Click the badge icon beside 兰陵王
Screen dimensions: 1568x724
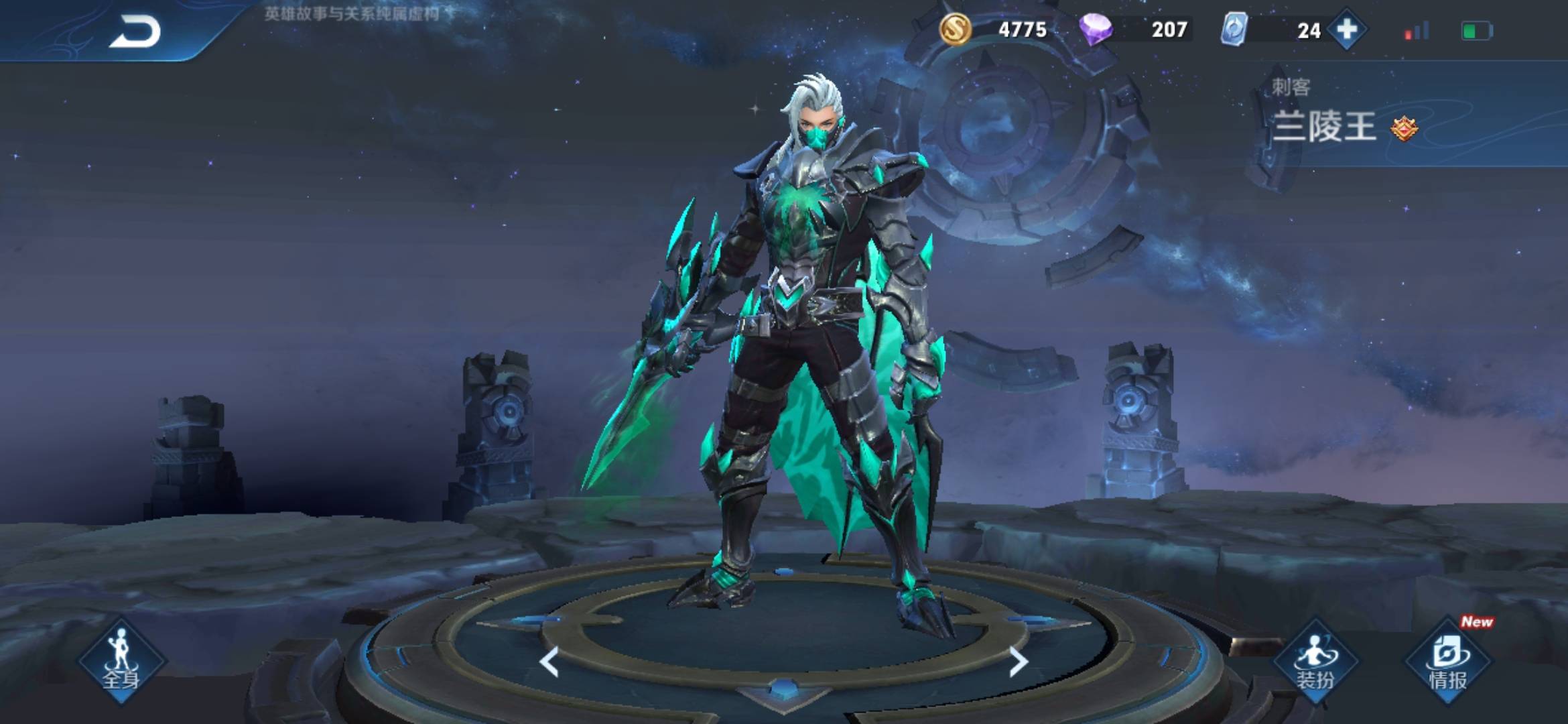click(x=1404, y=128)
